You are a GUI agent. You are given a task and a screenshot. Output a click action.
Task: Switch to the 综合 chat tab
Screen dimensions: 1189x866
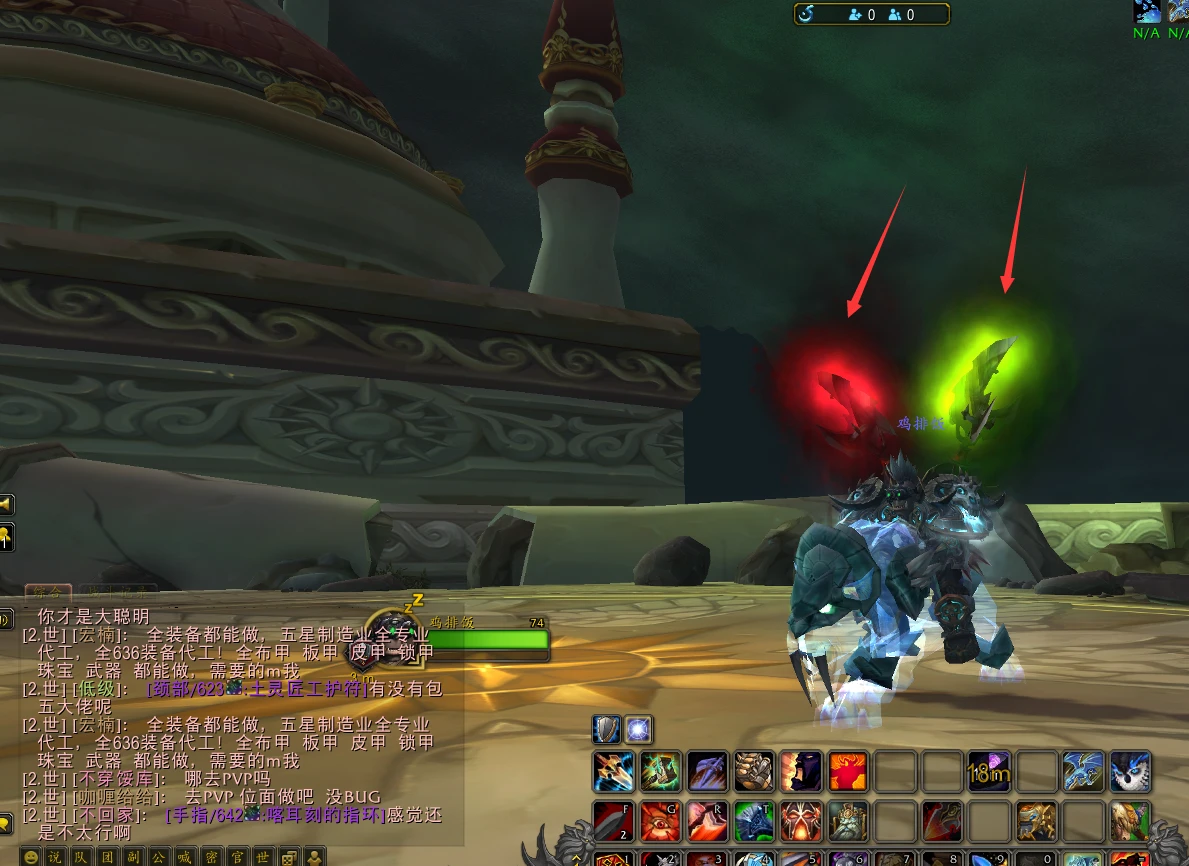pyautogui.click(x=48, y=592)
